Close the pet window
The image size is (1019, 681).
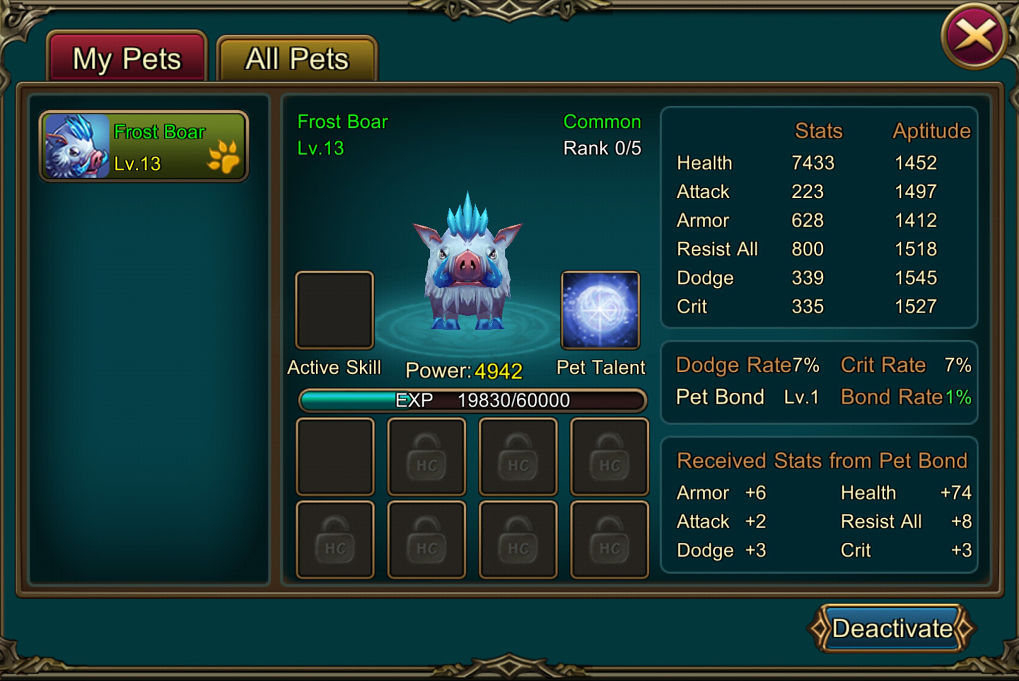click(x=975, y=36)
